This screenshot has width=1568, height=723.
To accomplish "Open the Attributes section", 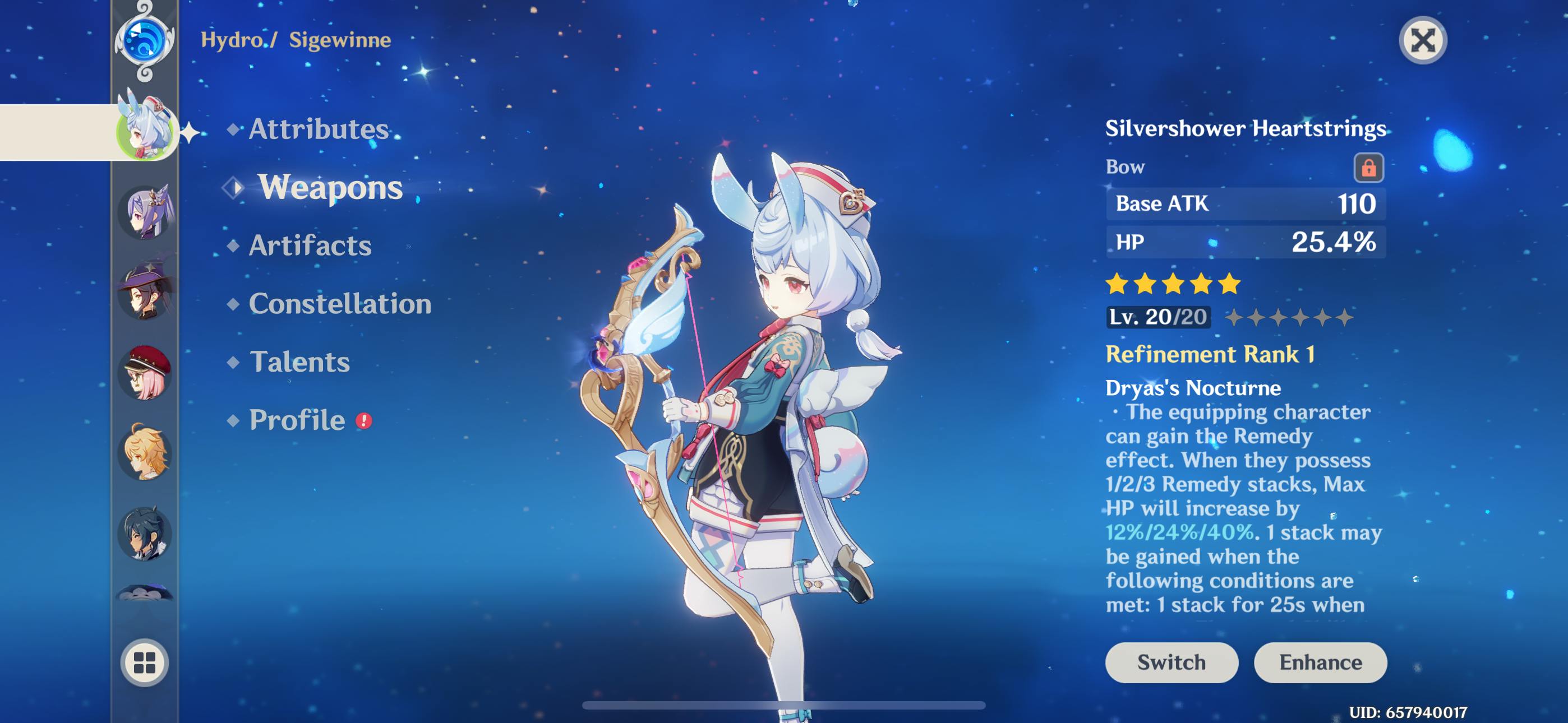I will tap(318, 129).
